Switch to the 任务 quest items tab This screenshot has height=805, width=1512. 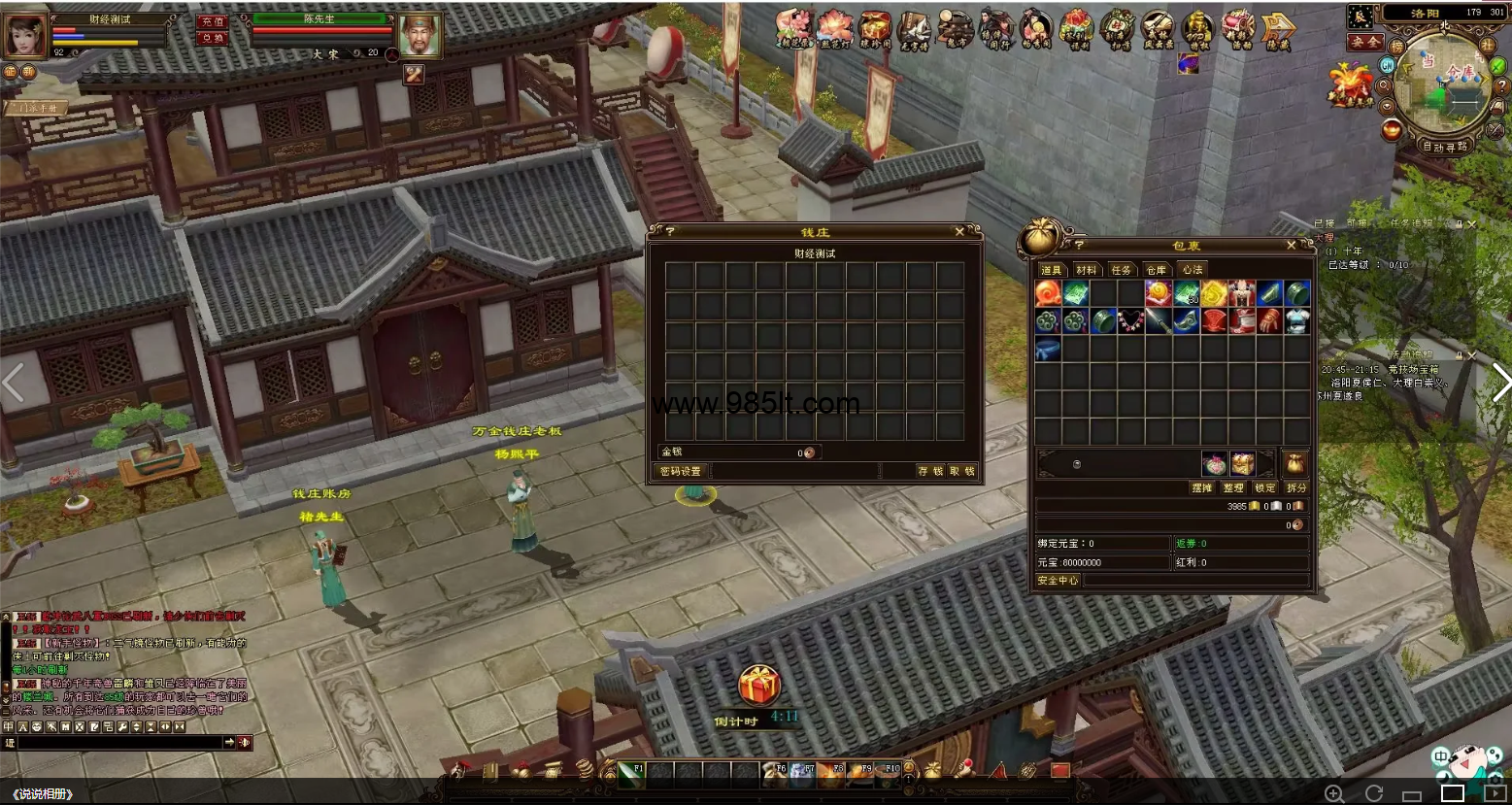[1121, 270]
